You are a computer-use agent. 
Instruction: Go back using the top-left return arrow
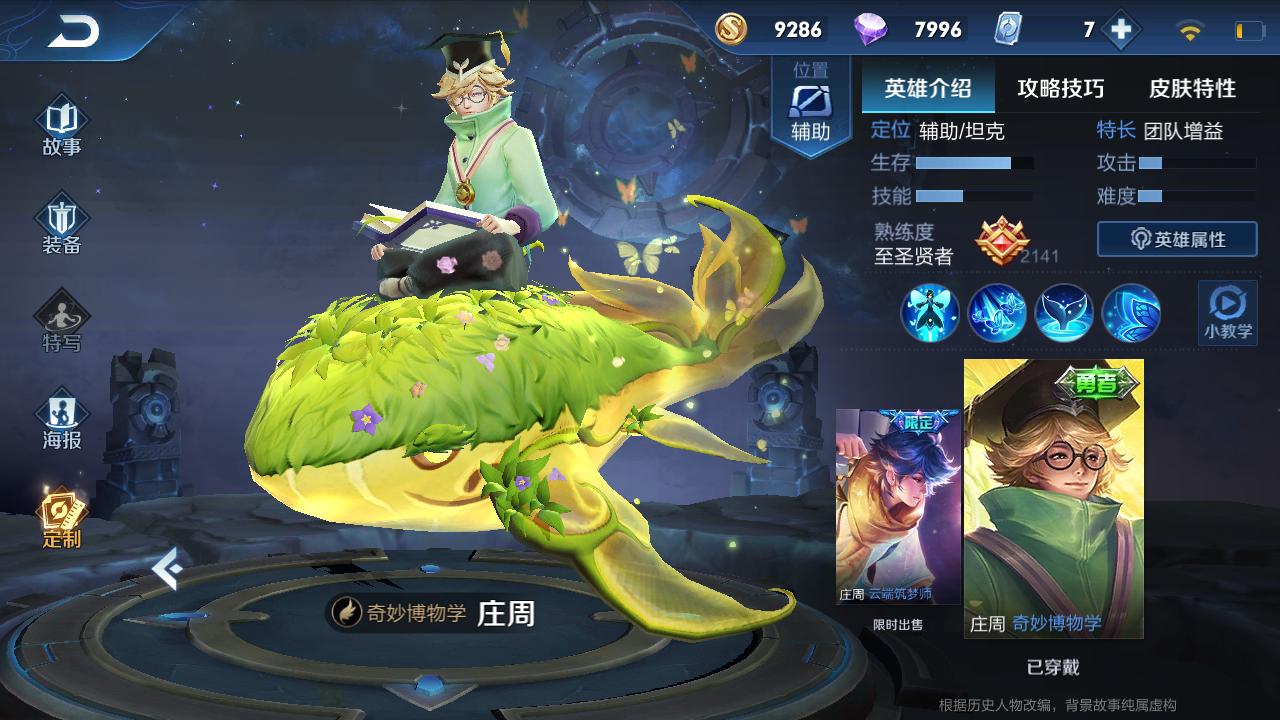[x=73, y=32]
